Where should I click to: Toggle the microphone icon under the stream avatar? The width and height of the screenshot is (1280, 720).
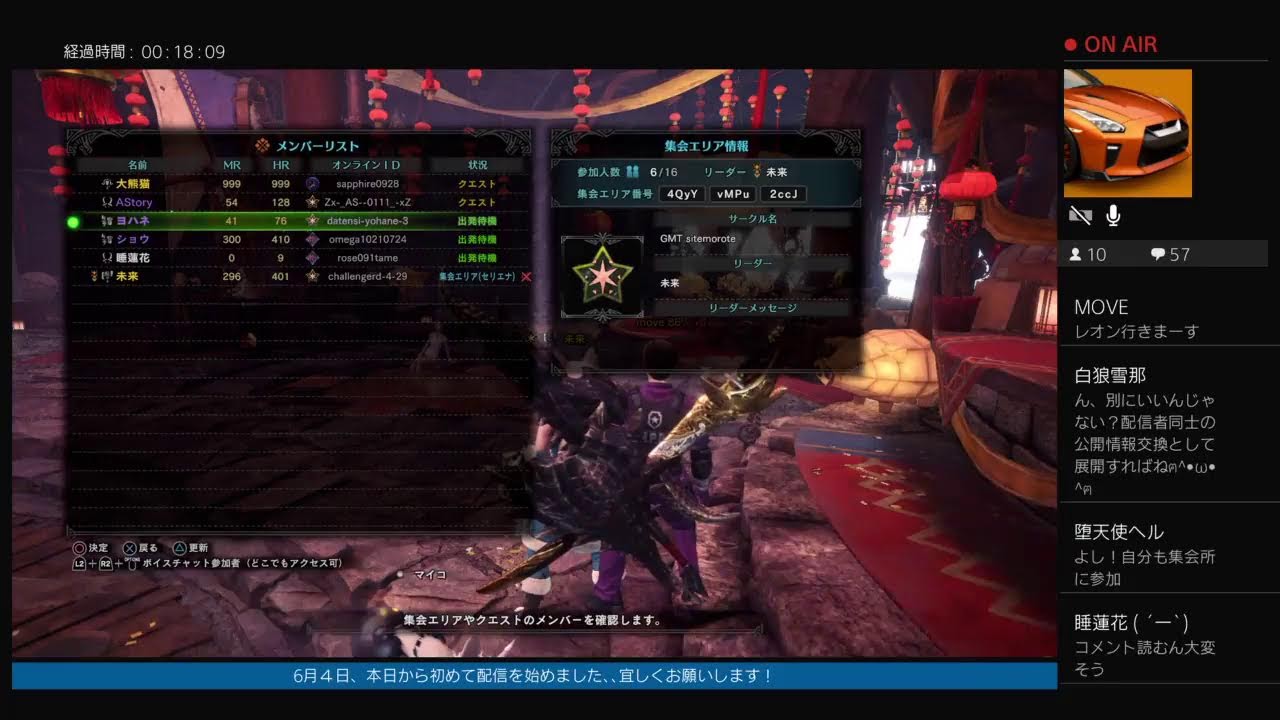(x=1112, y=215)
